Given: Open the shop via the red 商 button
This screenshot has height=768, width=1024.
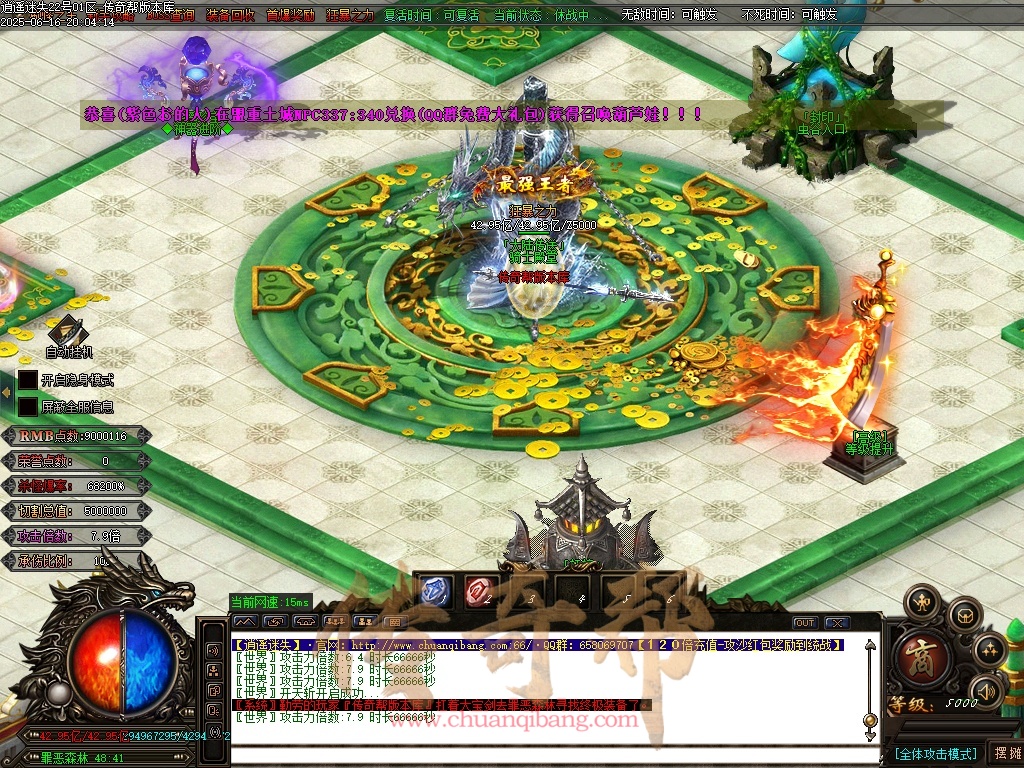Looking at the screenshot, I should tap(915, 655).
